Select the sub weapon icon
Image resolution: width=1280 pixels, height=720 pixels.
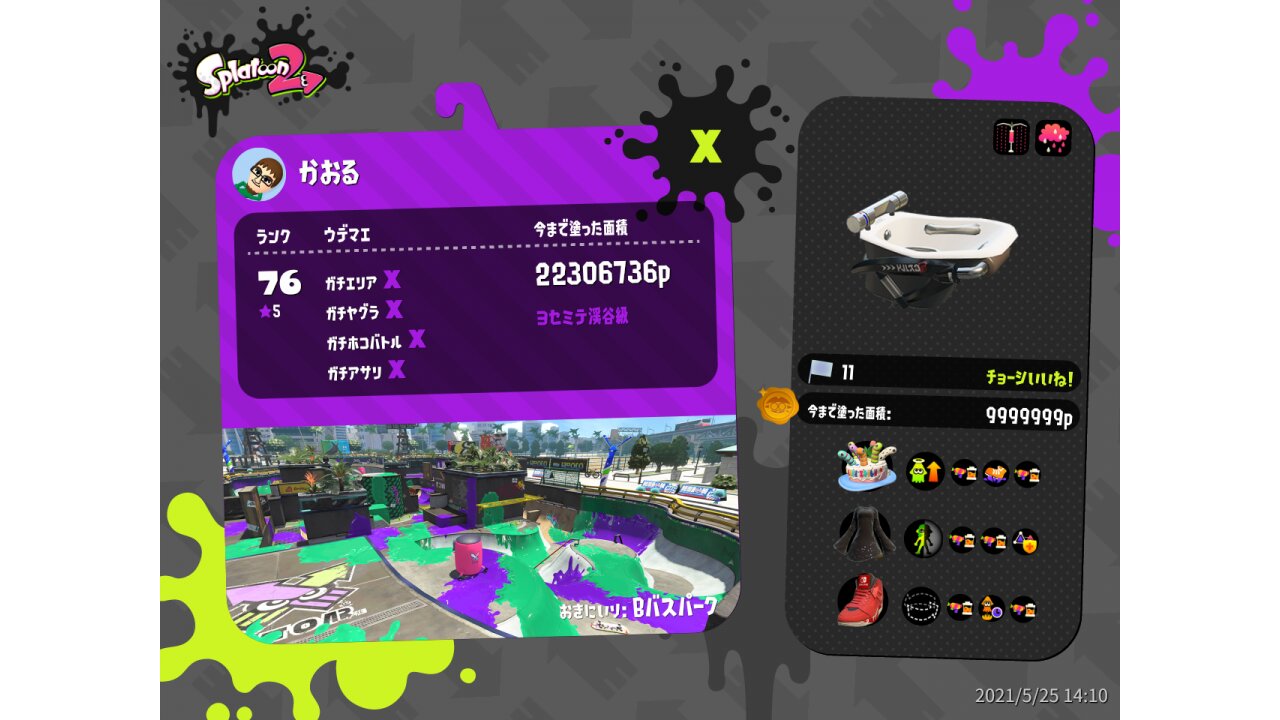point(1011,137)
